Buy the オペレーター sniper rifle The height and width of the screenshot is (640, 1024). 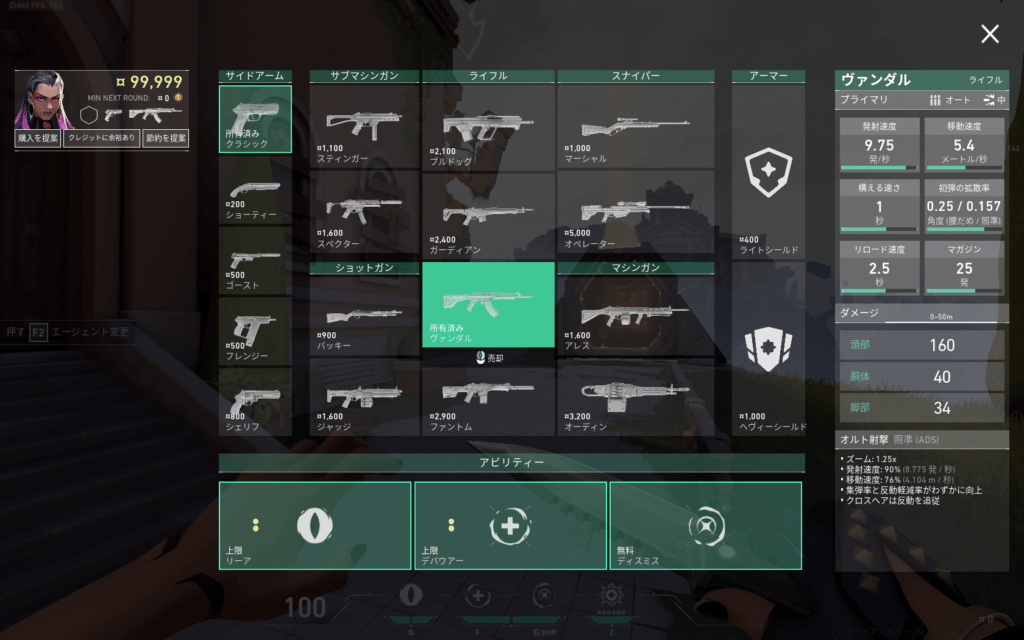(635, 212)
